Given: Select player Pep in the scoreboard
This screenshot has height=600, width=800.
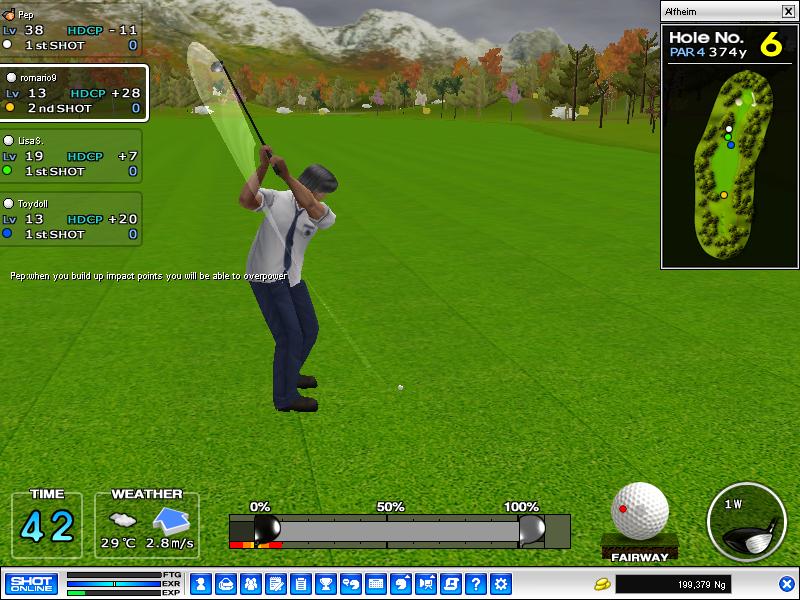Looking at the screenshot, I should click(70, 30).
